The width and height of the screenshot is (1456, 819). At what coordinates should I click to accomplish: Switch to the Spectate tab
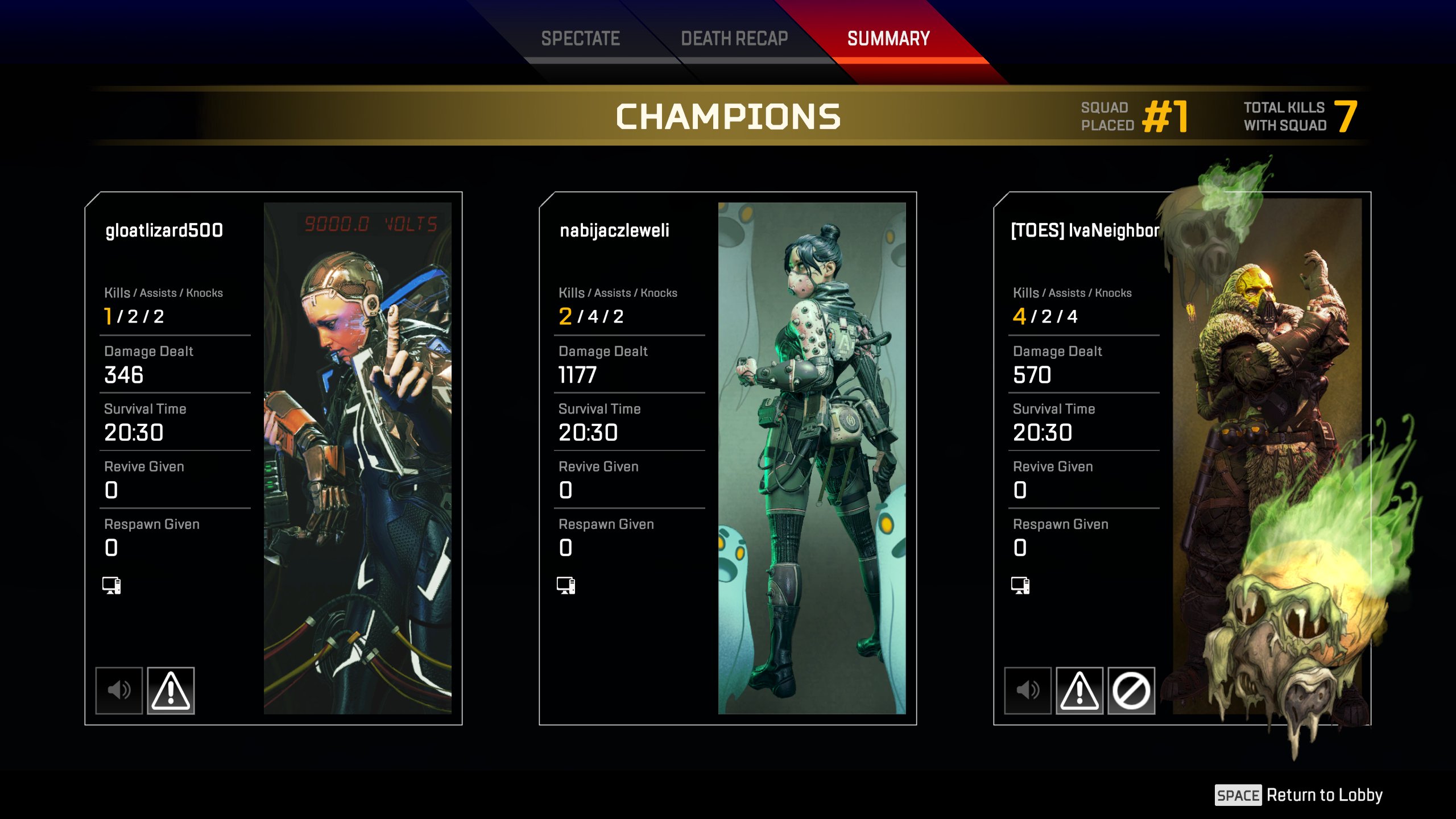580,39
